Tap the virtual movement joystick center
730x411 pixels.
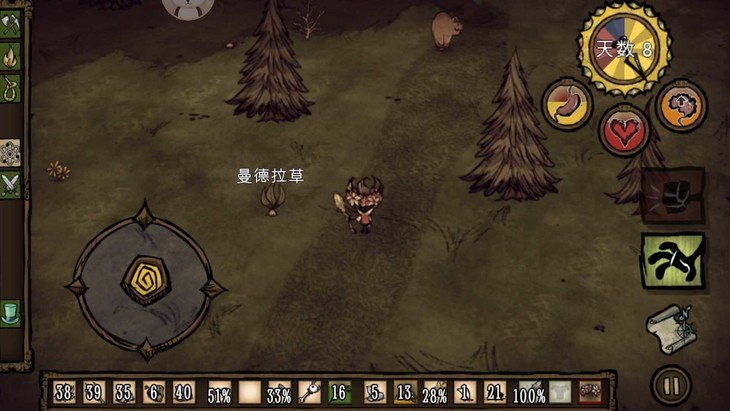146,282
